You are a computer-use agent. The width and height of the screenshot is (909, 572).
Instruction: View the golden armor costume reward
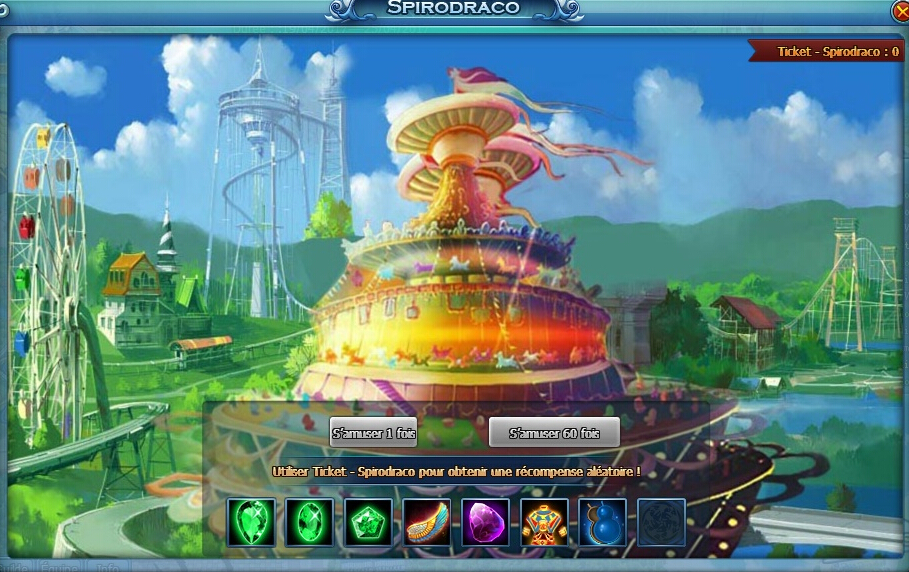tap(544, 522)
